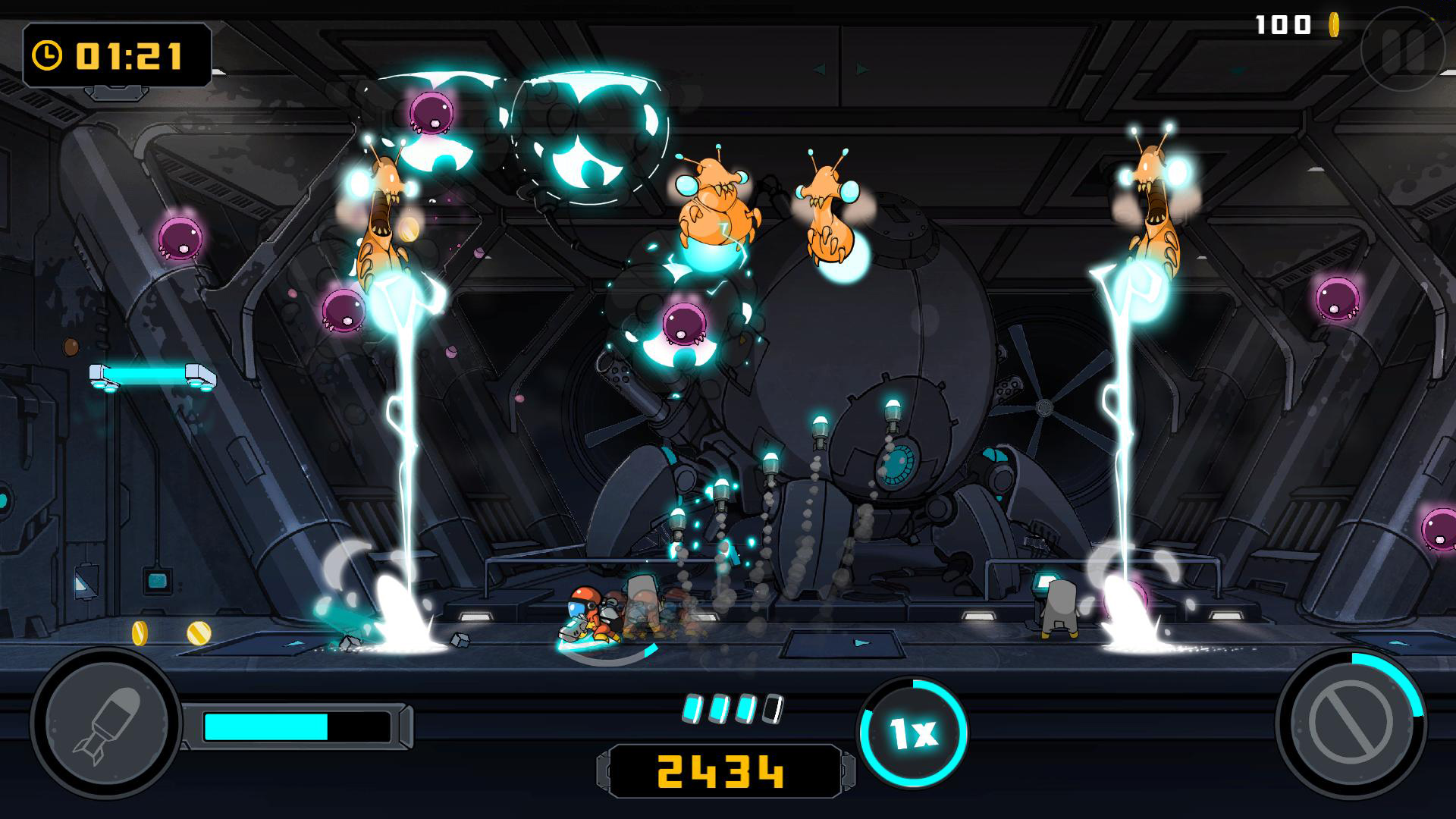Viewport: 1456px width, 819px height.
Task: Click the hovering cyan drone platform
Action: pos(152,375)
